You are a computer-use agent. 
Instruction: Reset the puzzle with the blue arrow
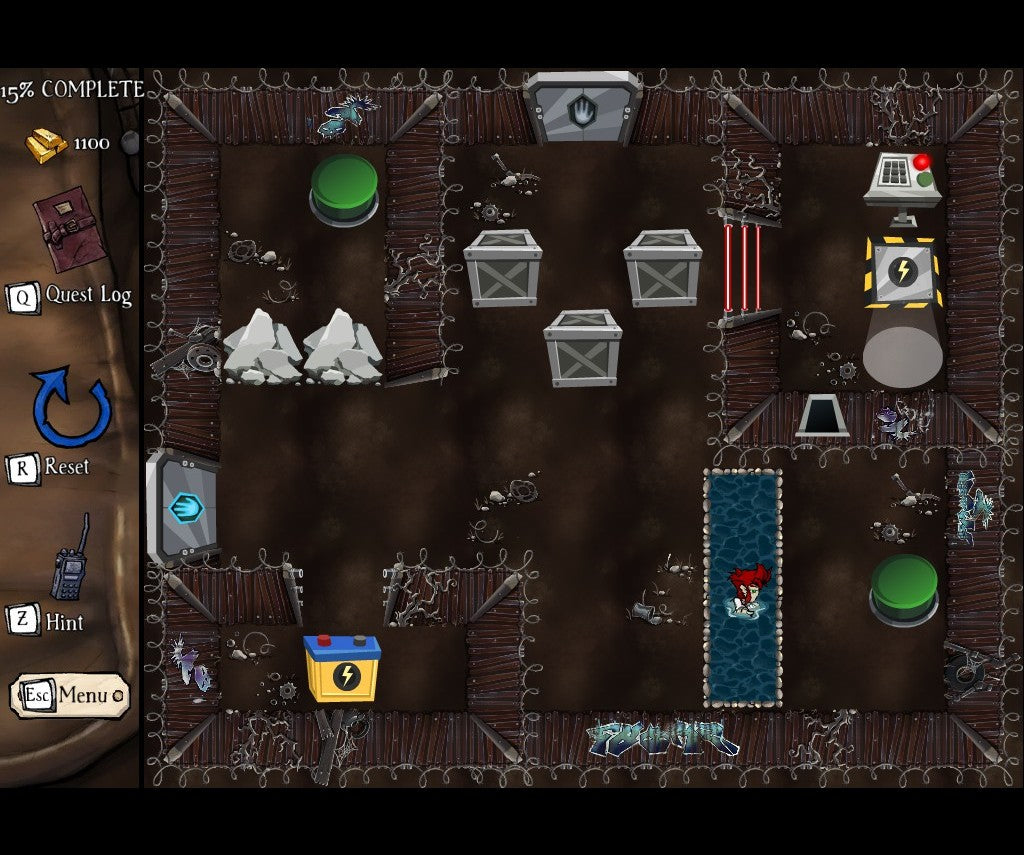[70, 408]
